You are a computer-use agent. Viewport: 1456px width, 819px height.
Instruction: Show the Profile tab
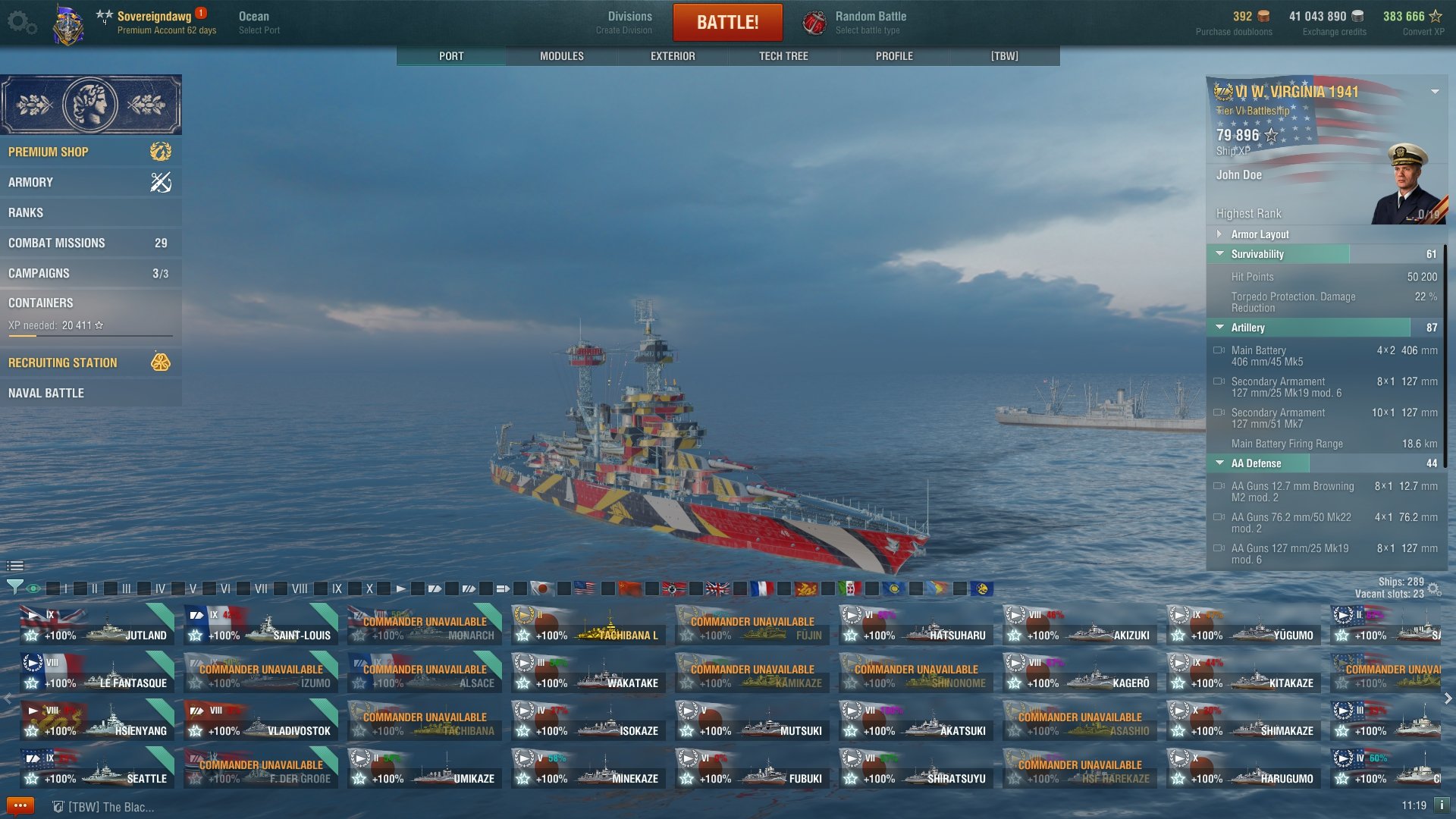[894, 56]
